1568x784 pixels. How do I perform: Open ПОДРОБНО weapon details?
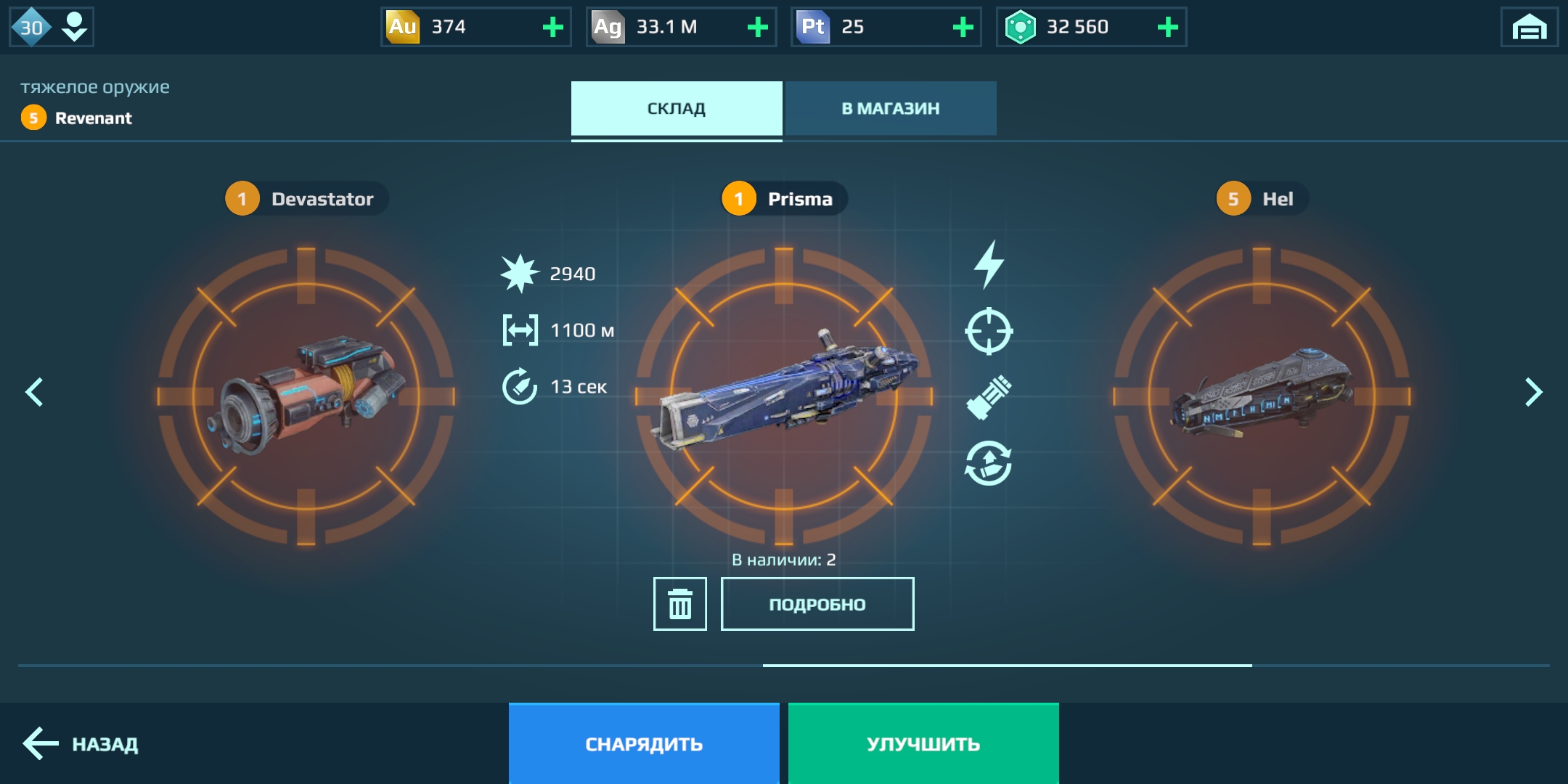817,604
